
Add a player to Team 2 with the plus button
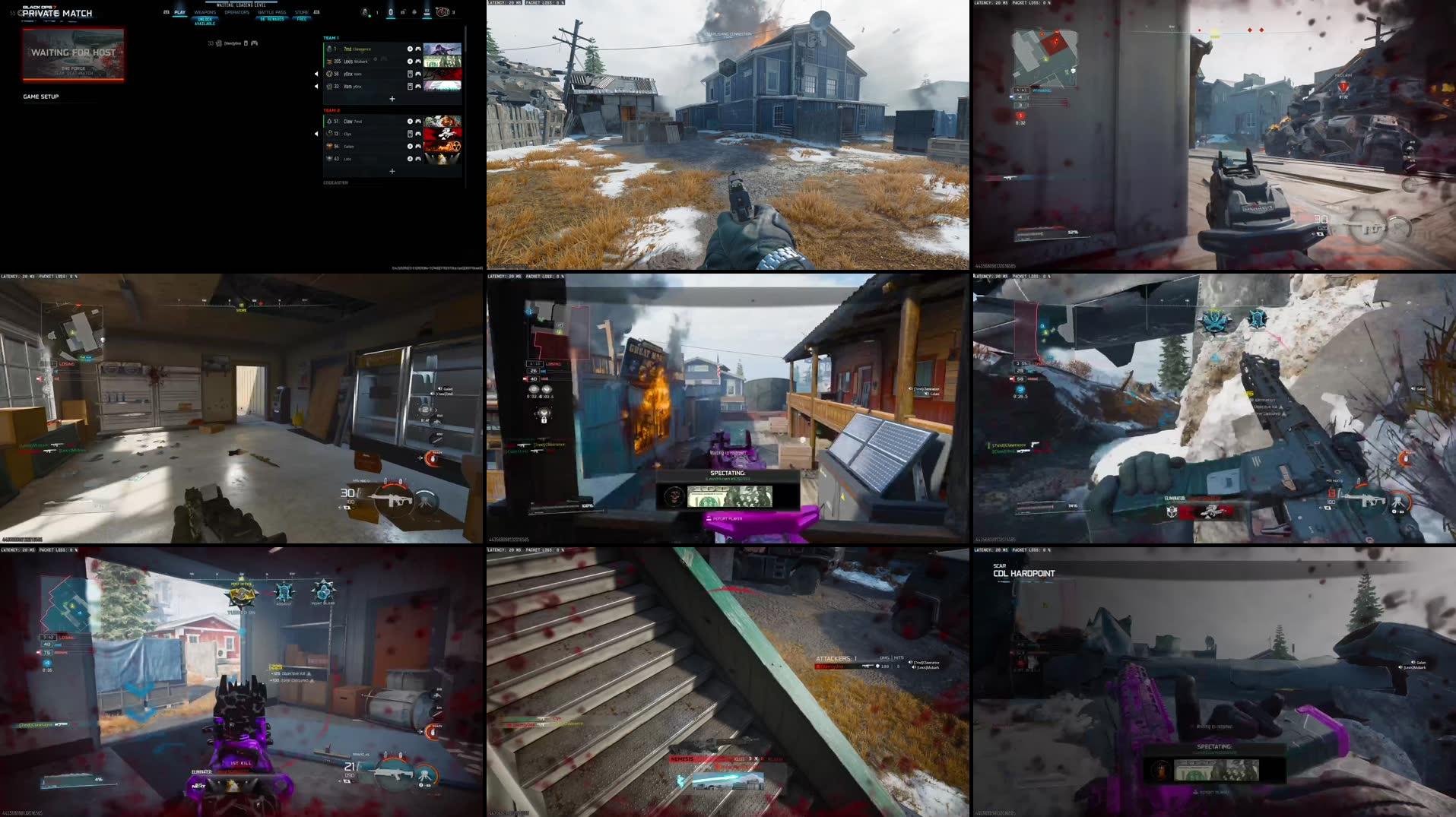(x=392, y=171)
